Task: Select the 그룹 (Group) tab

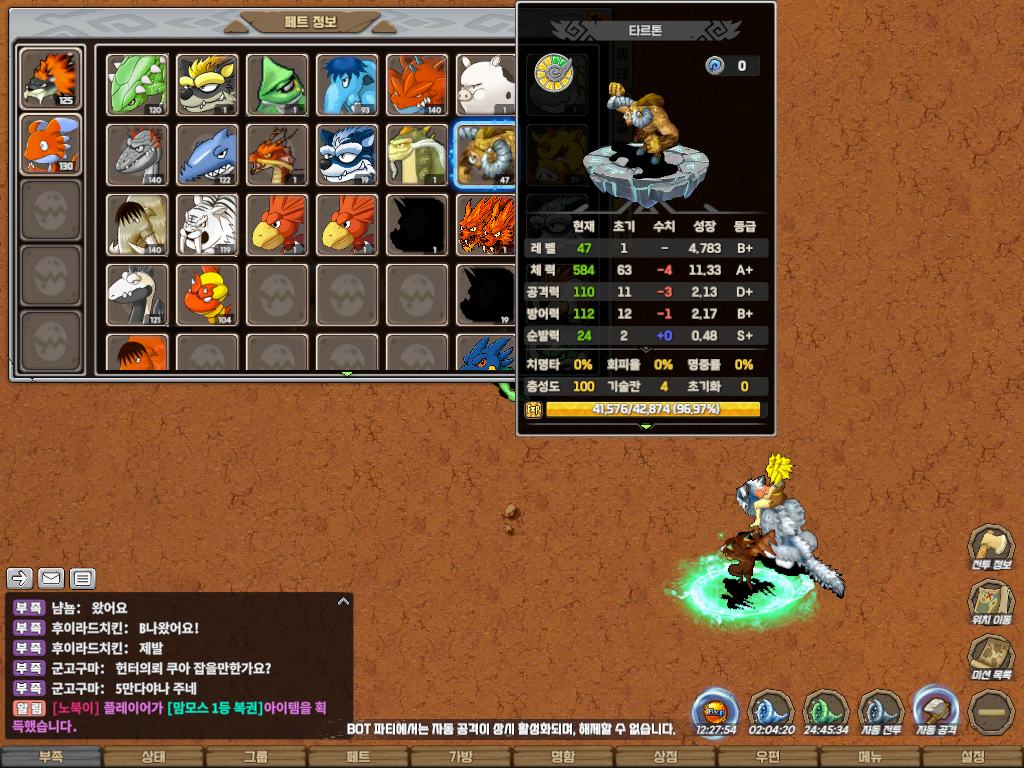Action: [256, 757]
